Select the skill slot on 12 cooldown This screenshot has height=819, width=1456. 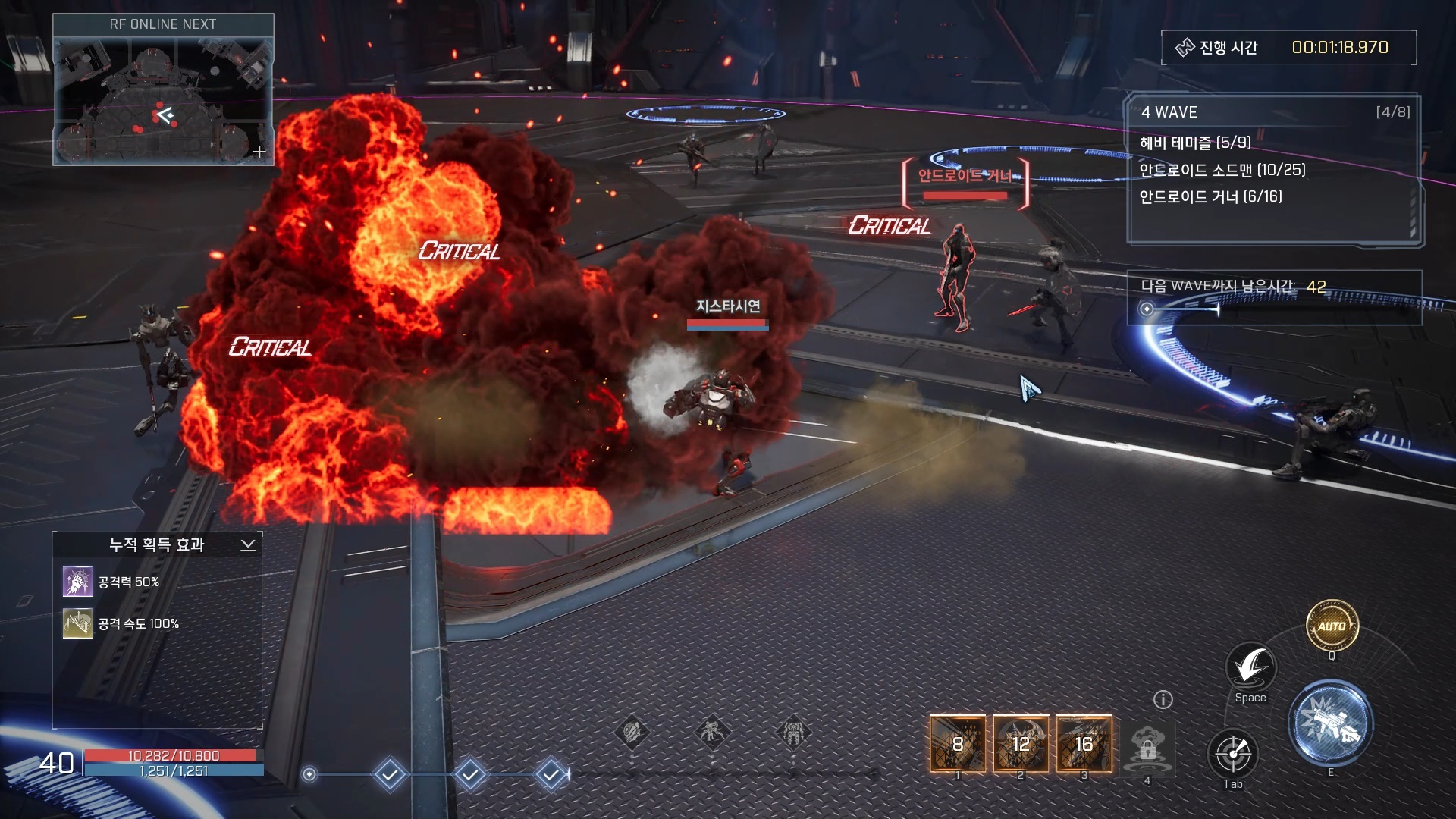[1021, 744]
